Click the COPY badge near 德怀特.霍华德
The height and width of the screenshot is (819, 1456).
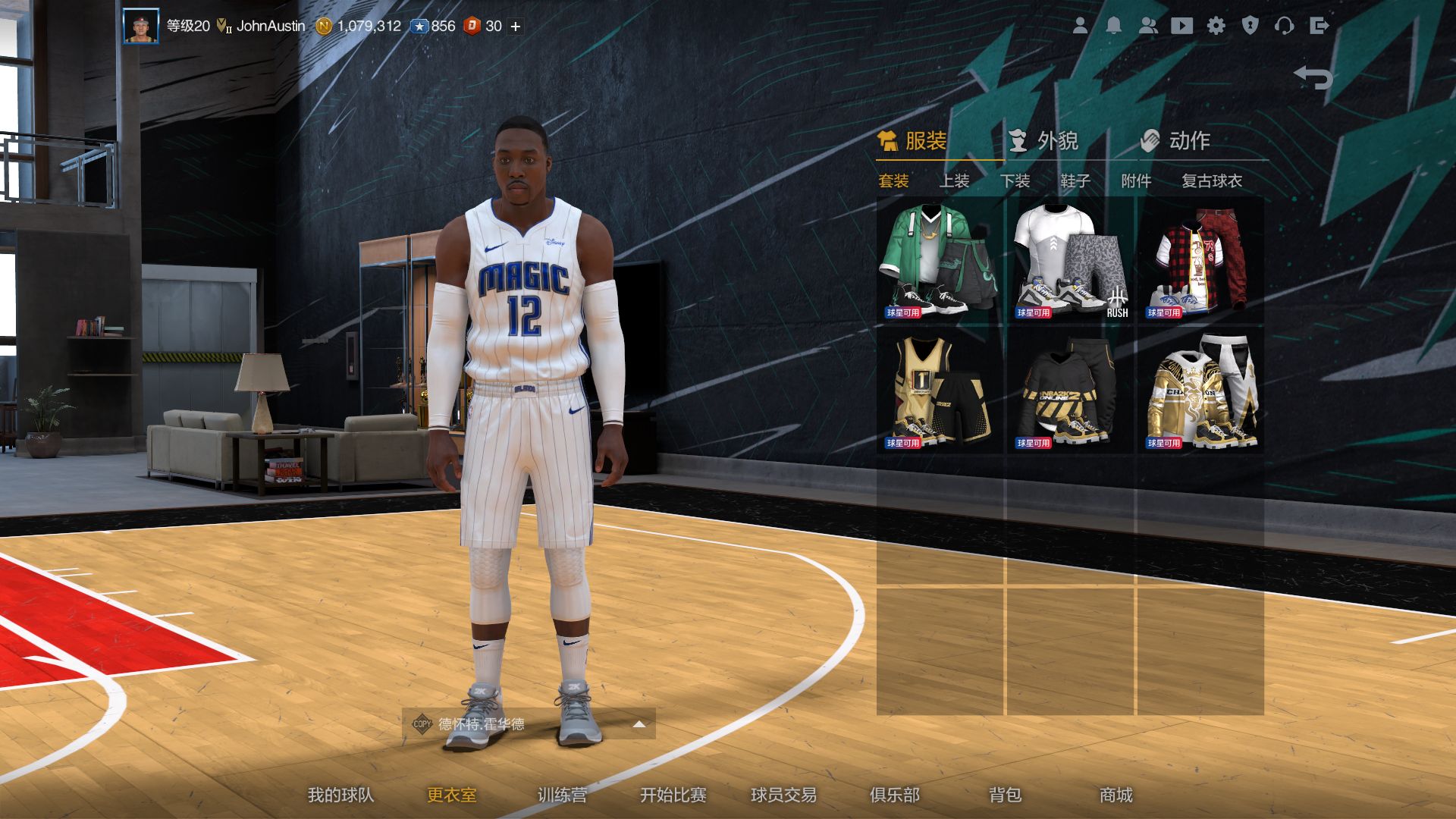pos(422,724)
